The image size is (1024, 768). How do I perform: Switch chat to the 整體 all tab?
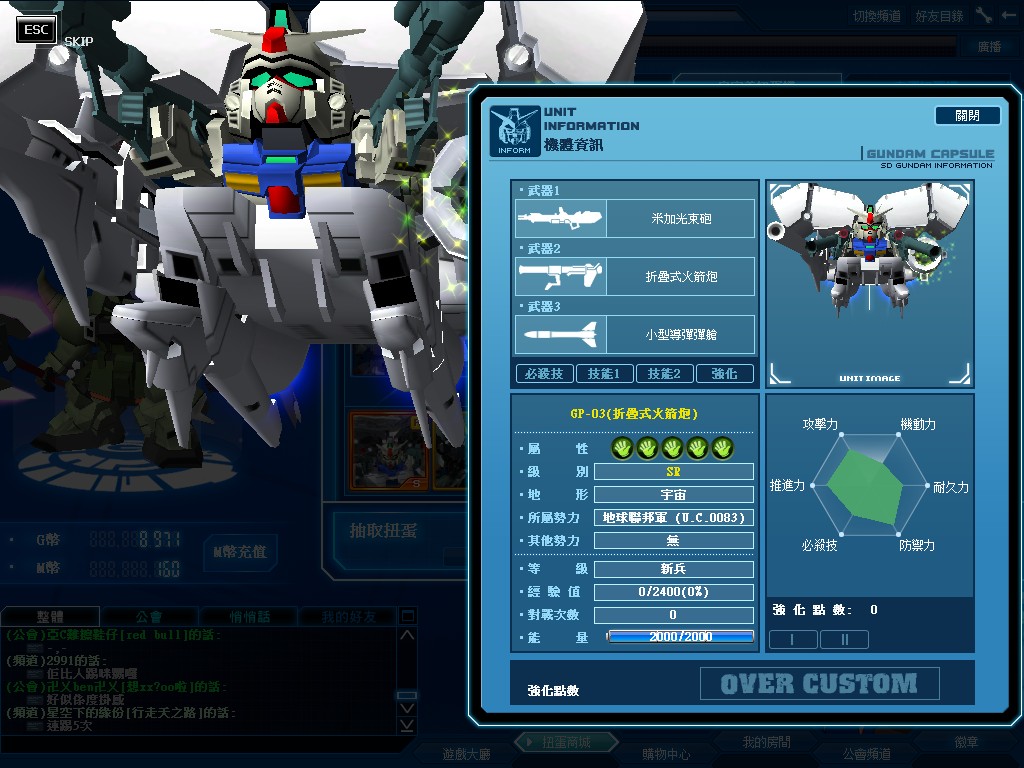[50, 617]
